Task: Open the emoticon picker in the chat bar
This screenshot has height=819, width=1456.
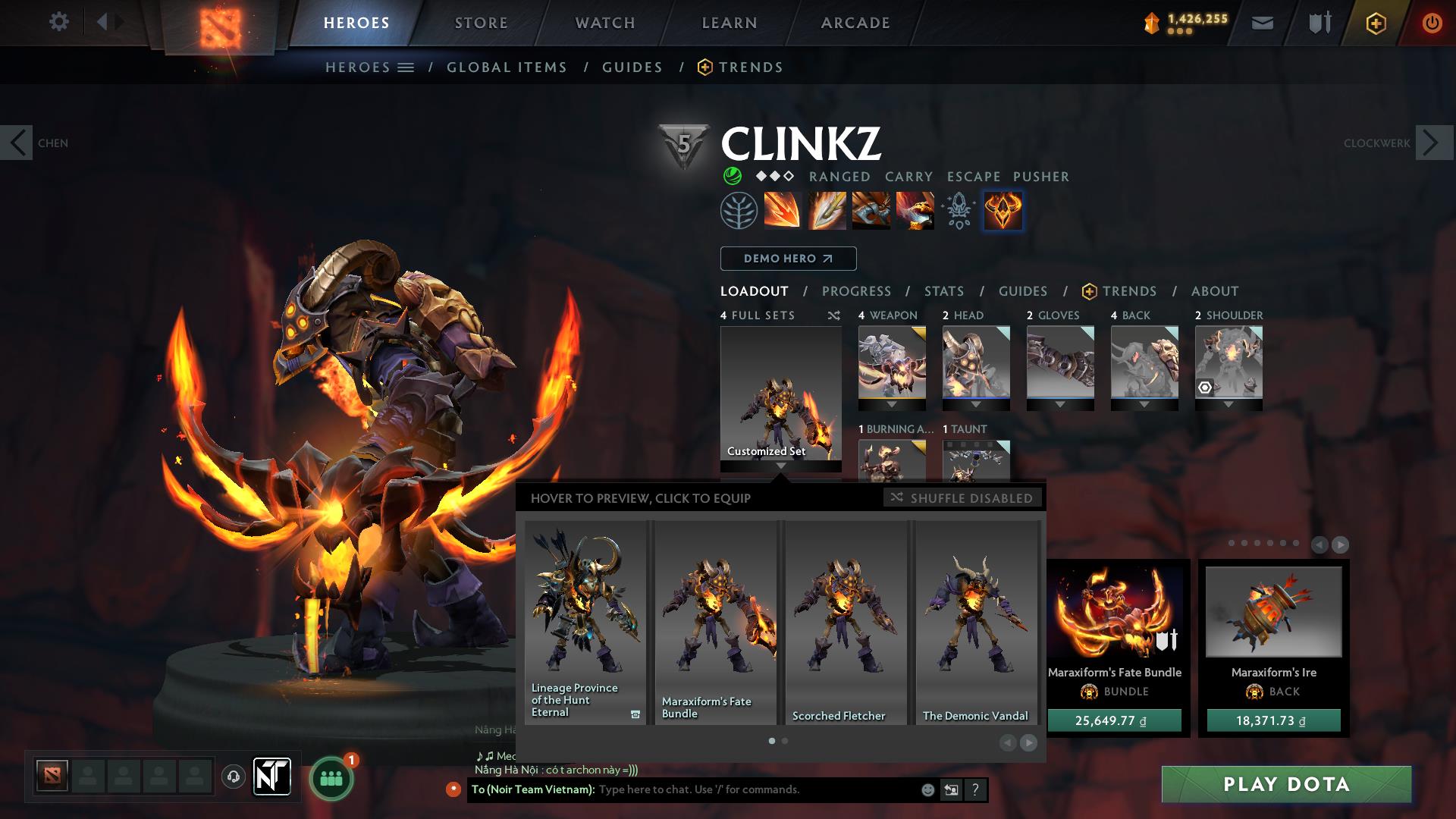Action: point(927,789)
